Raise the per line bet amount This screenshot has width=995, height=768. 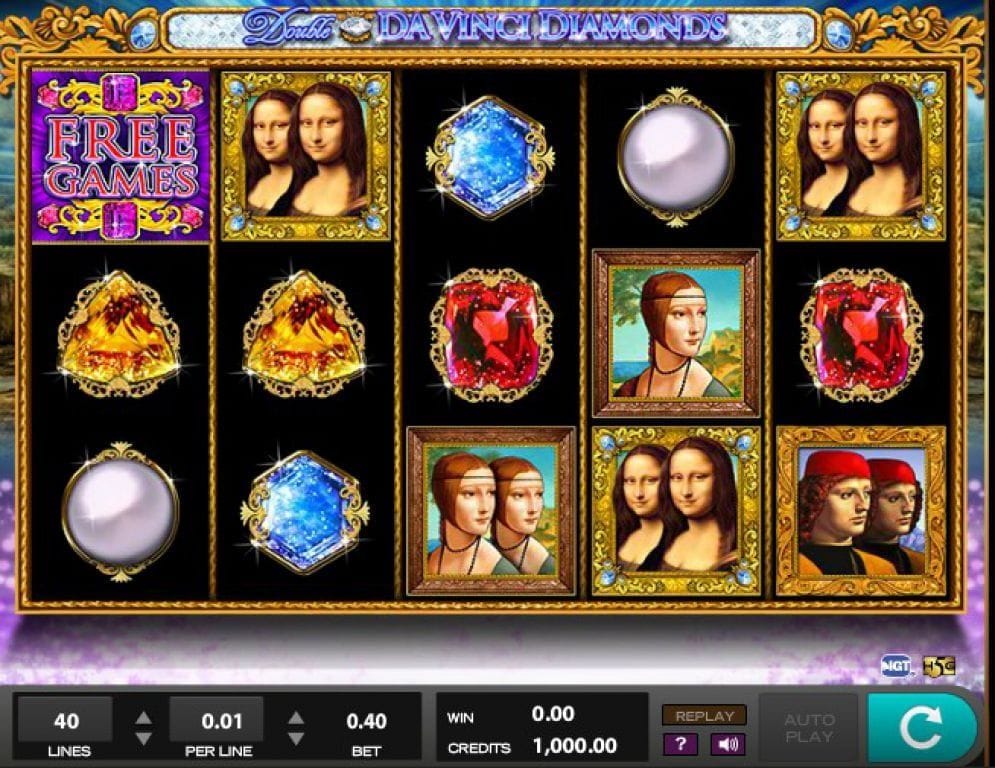point(296,718)
